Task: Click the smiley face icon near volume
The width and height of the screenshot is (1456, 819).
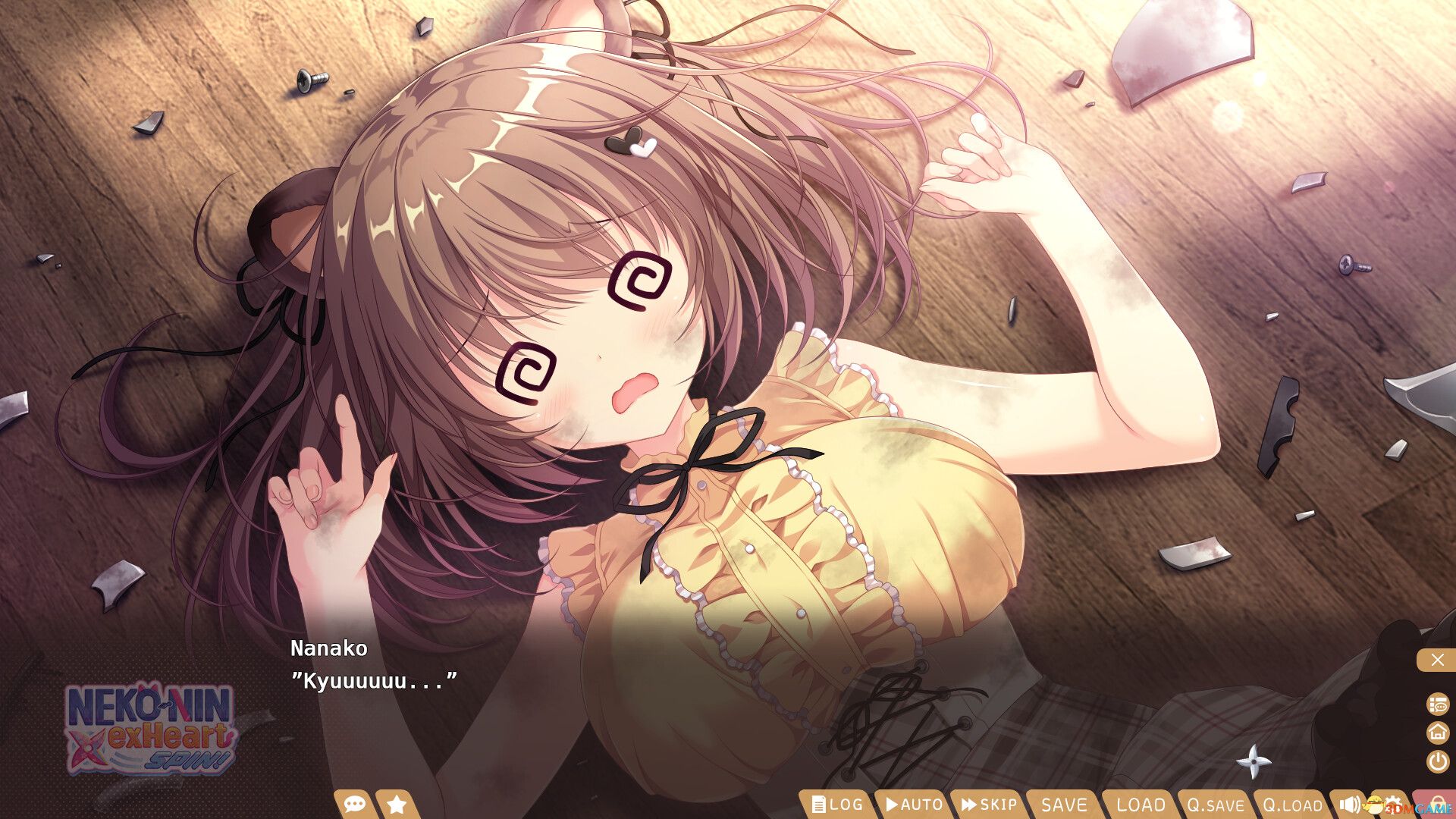Action: coord(1375,805)
